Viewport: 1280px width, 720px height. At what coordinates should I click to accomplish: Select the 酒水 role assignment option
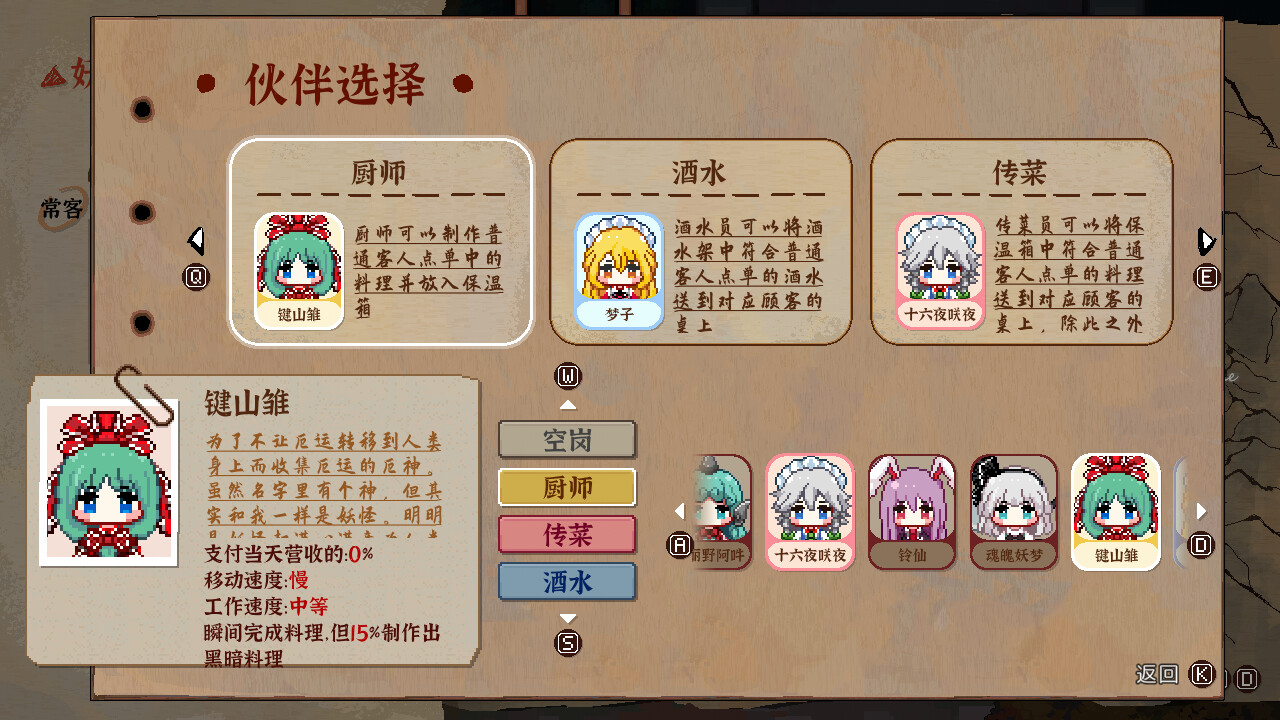[567, 581]
